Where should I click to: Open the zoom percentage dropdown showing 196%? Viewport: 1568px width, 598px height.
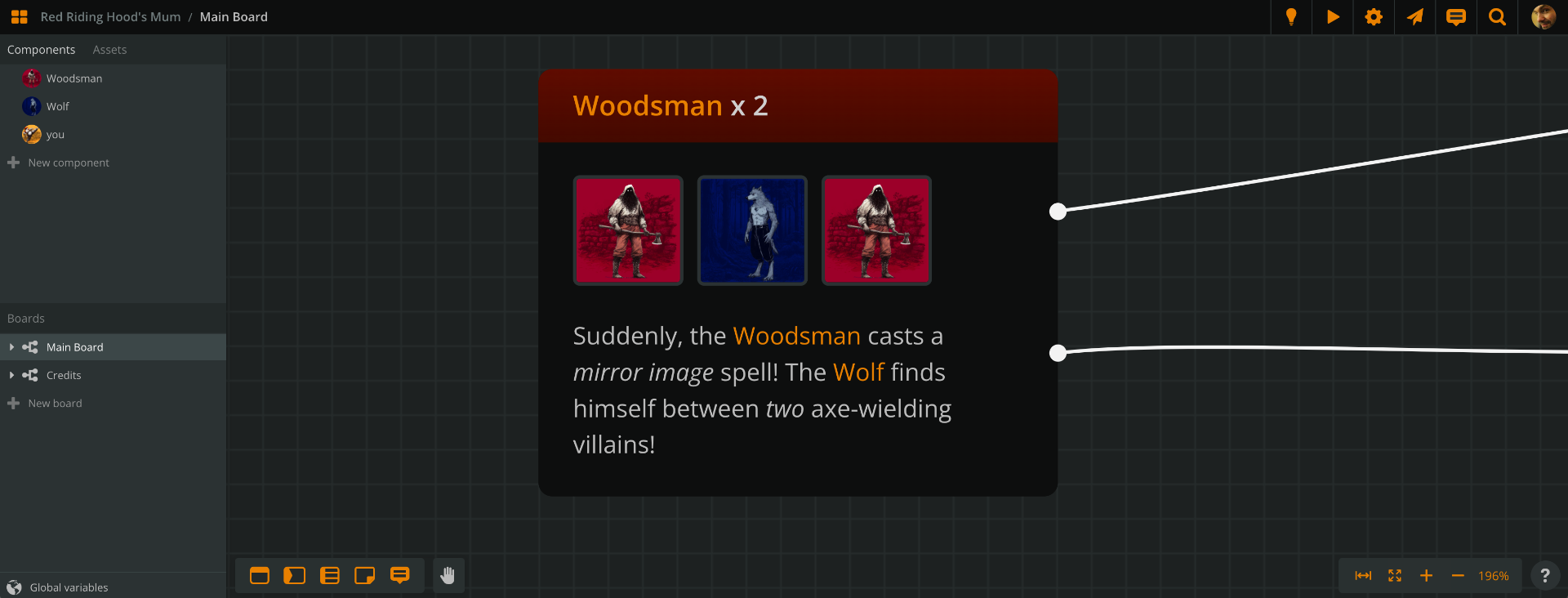coord(1493,575)
